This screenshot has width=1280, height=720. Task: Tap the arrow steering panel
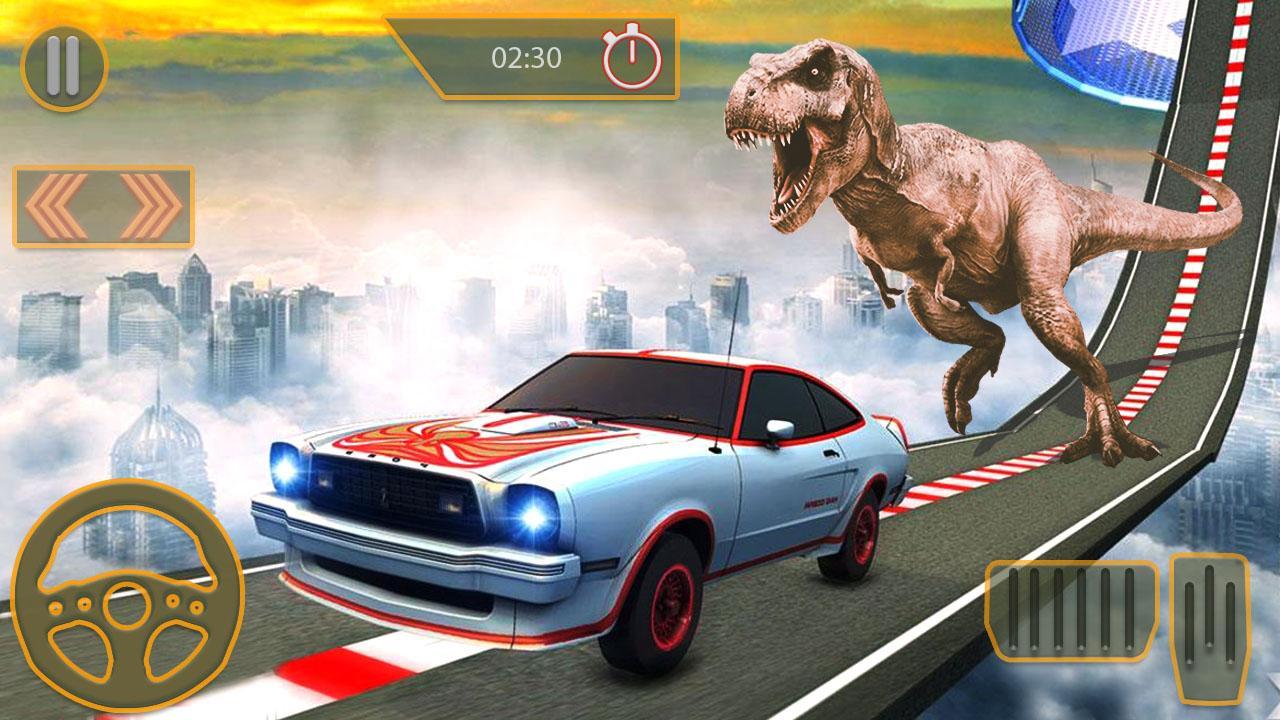pos(103,205)
